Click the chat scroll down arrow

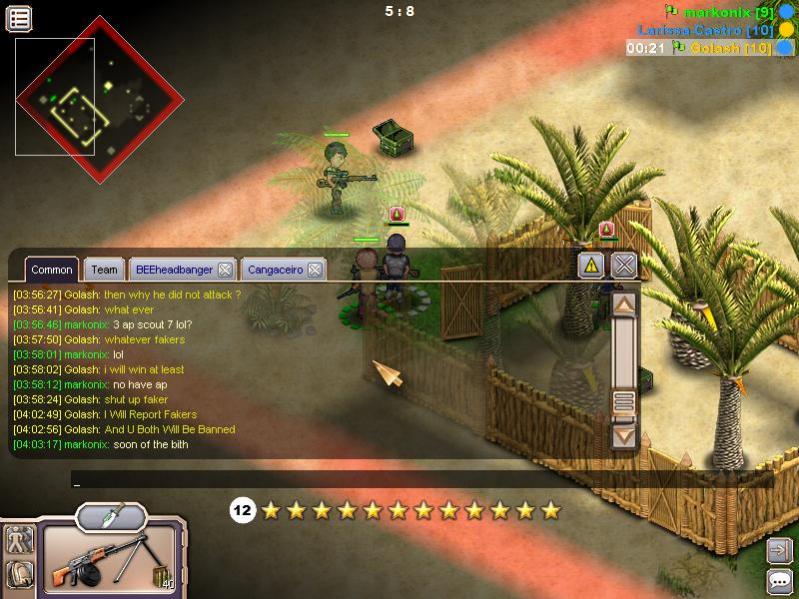coord(624,436)
